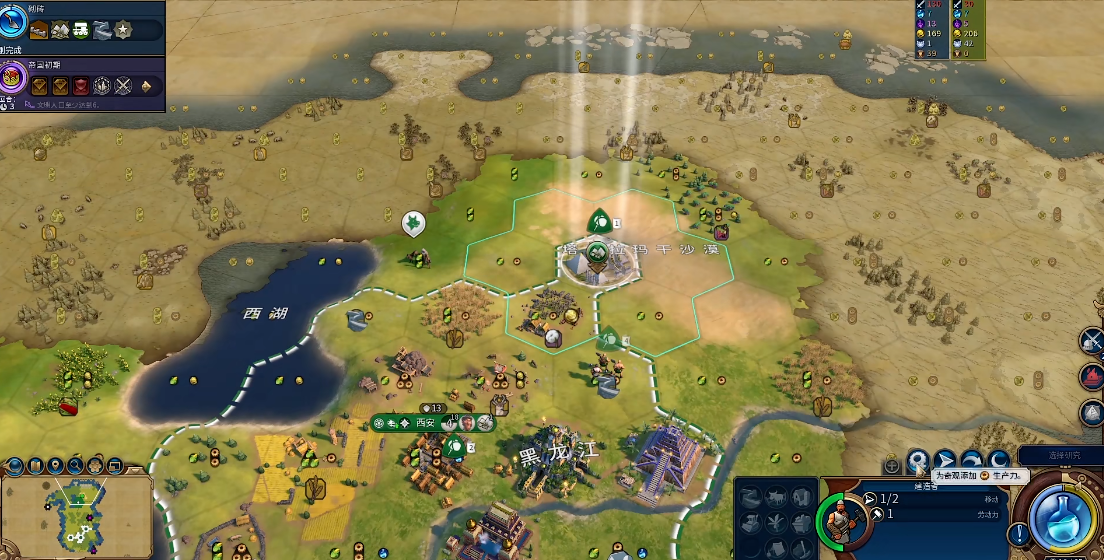Open the research panel via the trowel icon
The height and width of the screenshot is (560, 1104).
[x=14, y=22]
